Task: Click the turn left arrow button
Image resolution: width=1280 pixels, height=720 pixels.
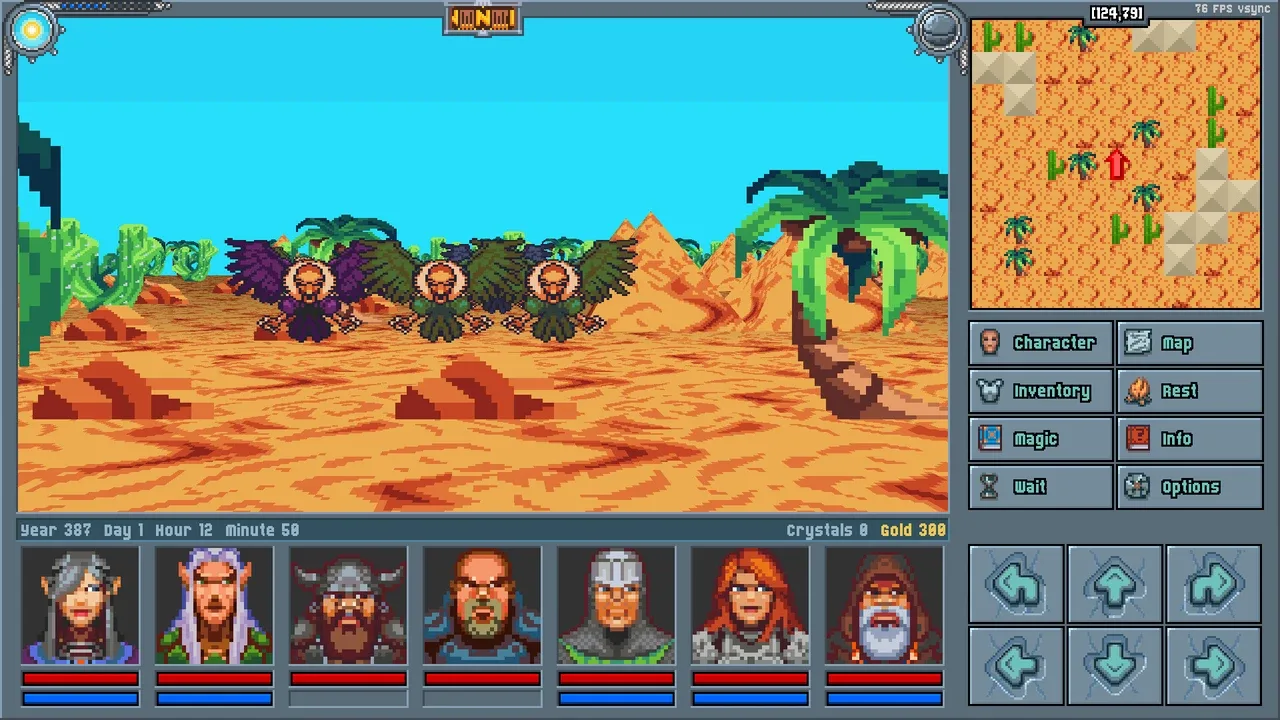Action: point(1016,585)
